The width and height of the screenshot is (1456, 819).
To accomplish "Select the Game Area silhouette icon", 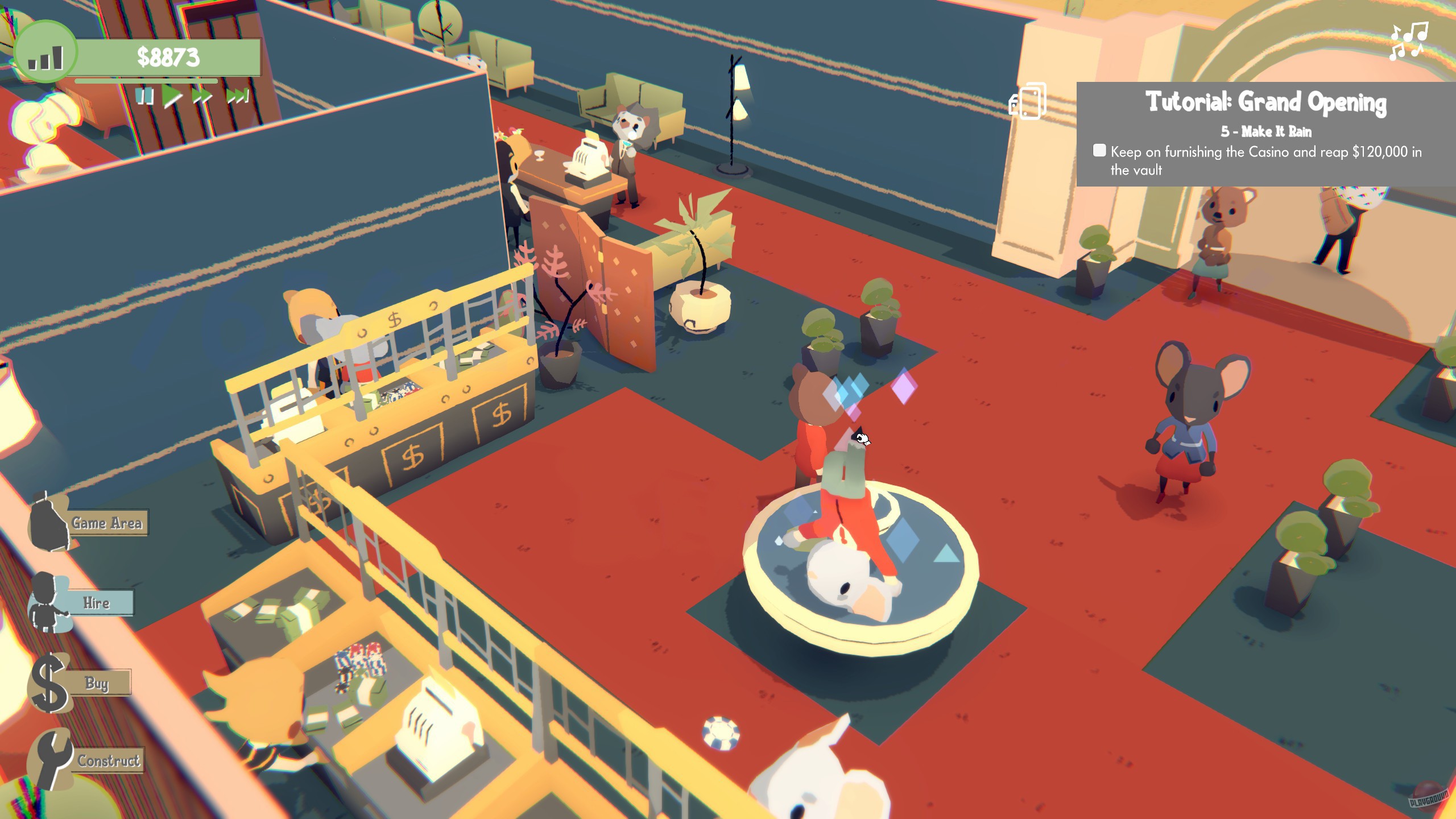I will pos(48,523).
